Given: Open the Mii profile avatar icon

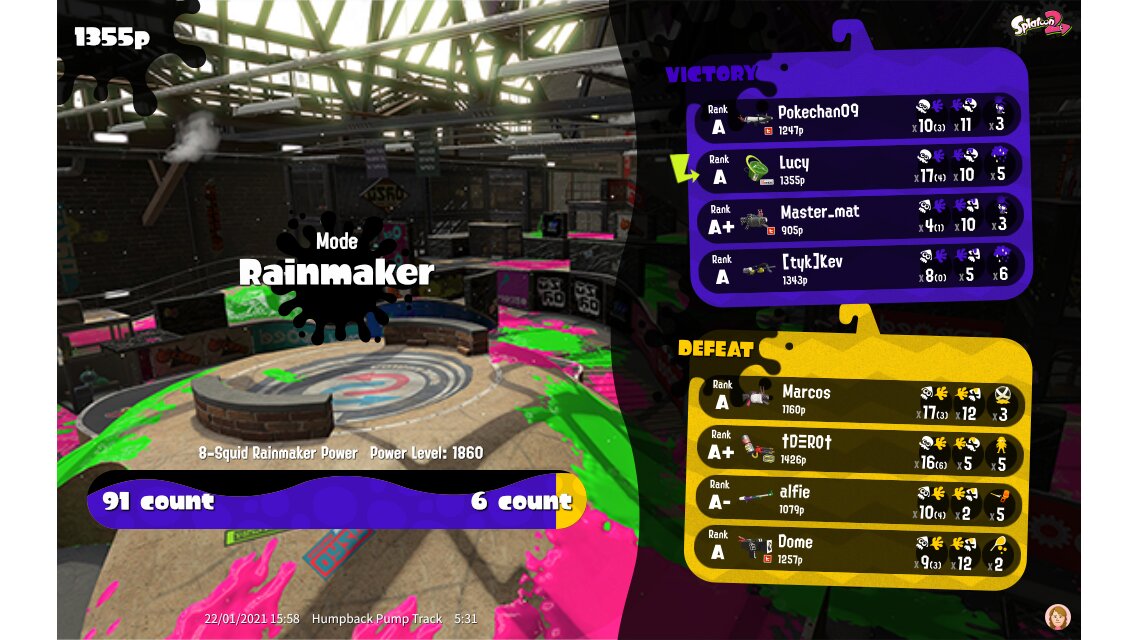Looking at the screenshot, I should [1056, 615].
